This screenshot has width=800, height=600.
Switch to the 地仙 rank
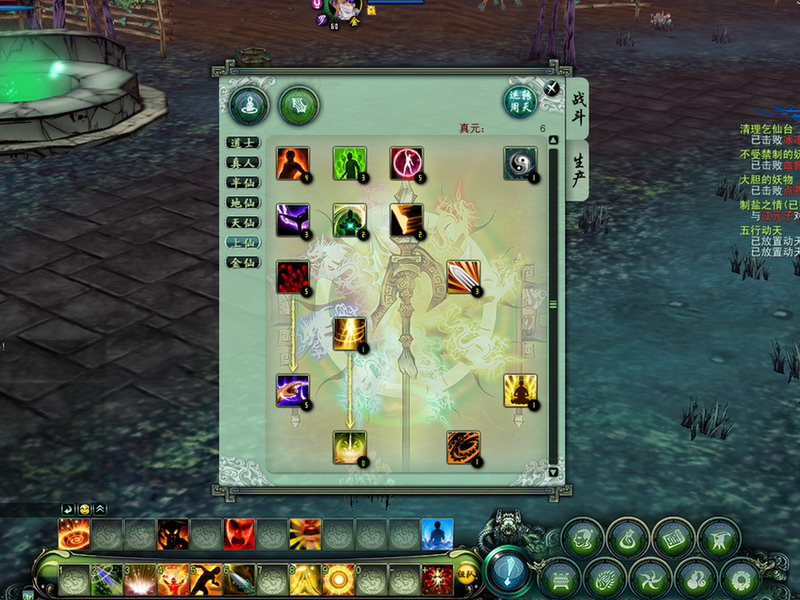click(243, 203)
